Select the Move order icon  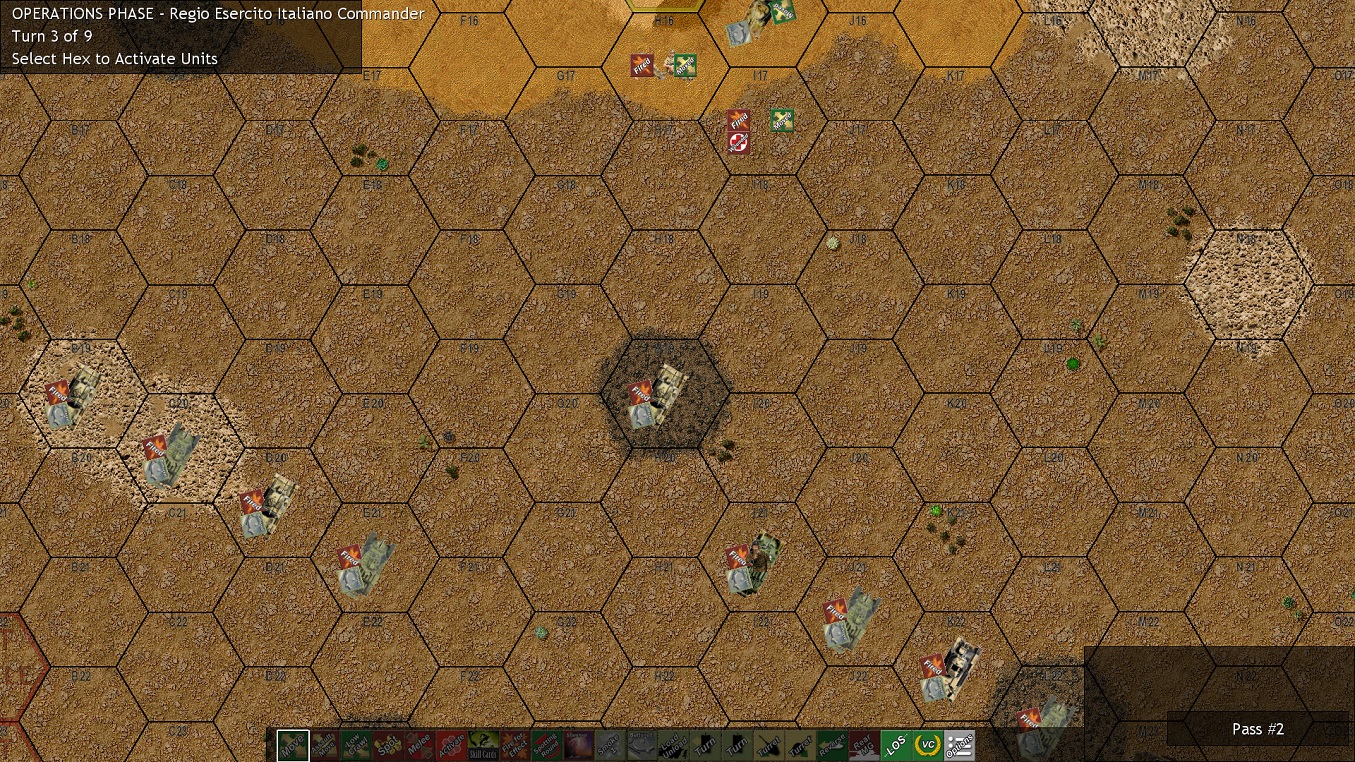tap(291, 745)
